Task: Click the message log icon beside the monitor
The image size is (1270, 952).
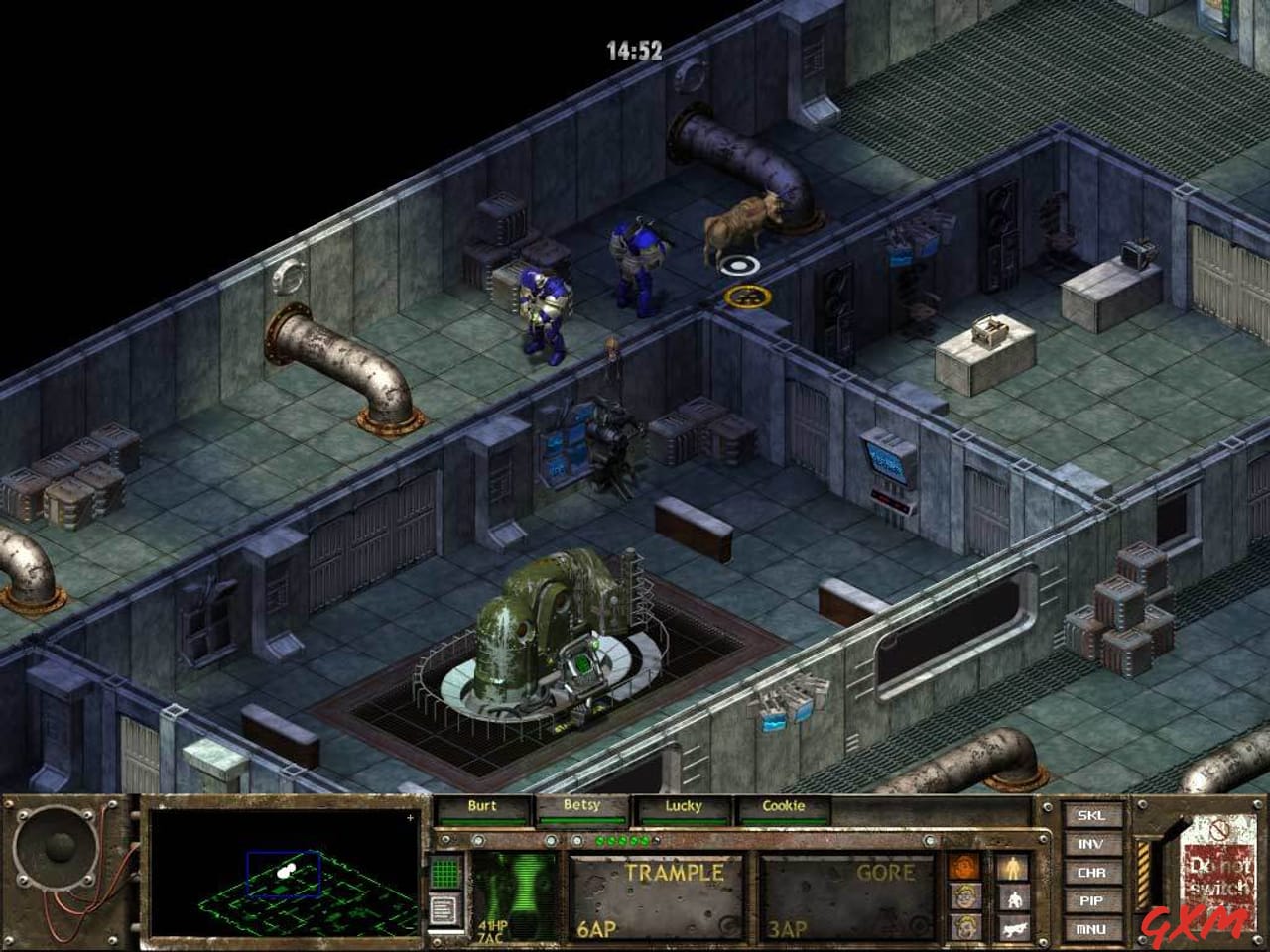Action: click(x=444, y=908)
